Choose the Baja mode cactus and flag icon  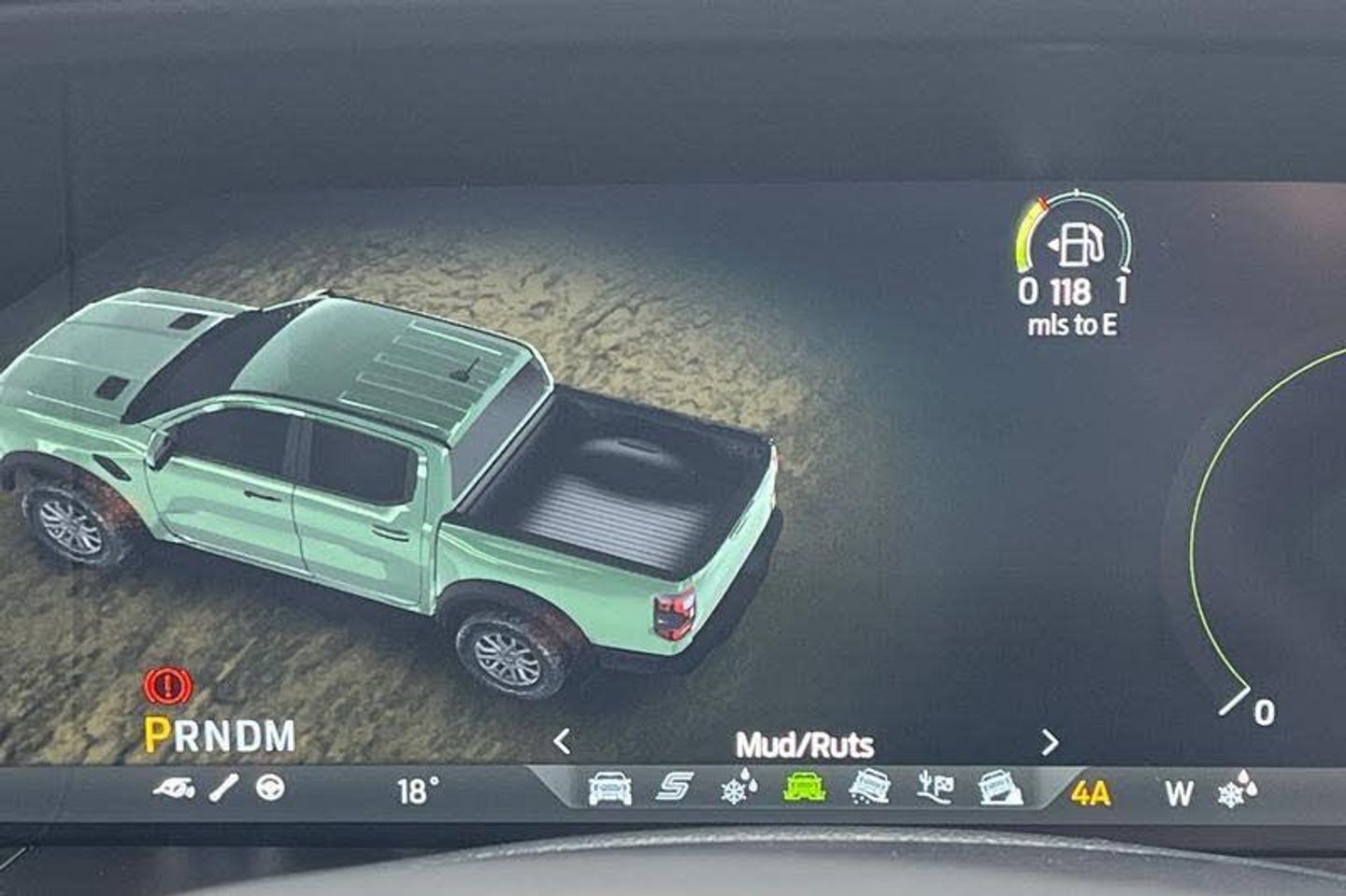click(x=935, y=789)
